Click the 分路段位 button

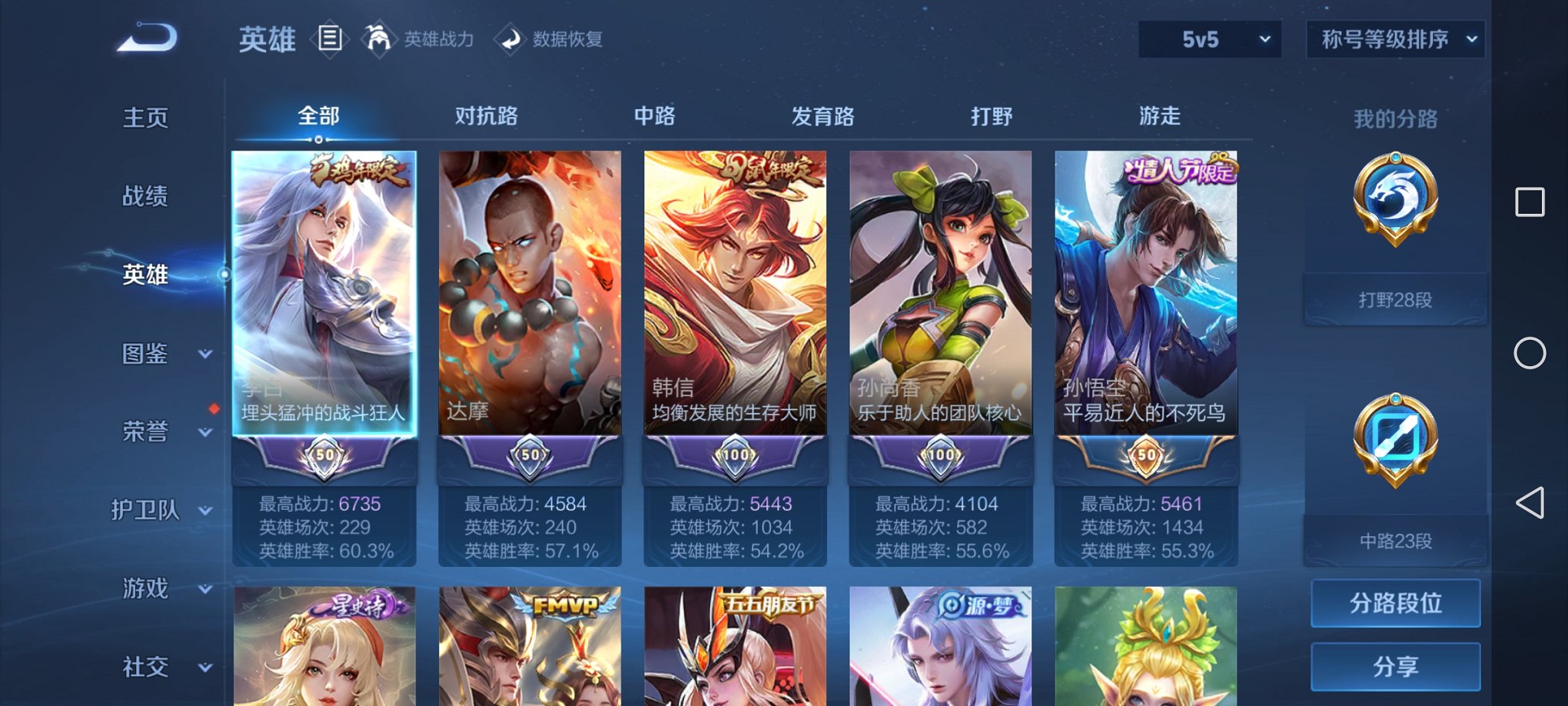pyautogui.click(x=1395, y=603)
